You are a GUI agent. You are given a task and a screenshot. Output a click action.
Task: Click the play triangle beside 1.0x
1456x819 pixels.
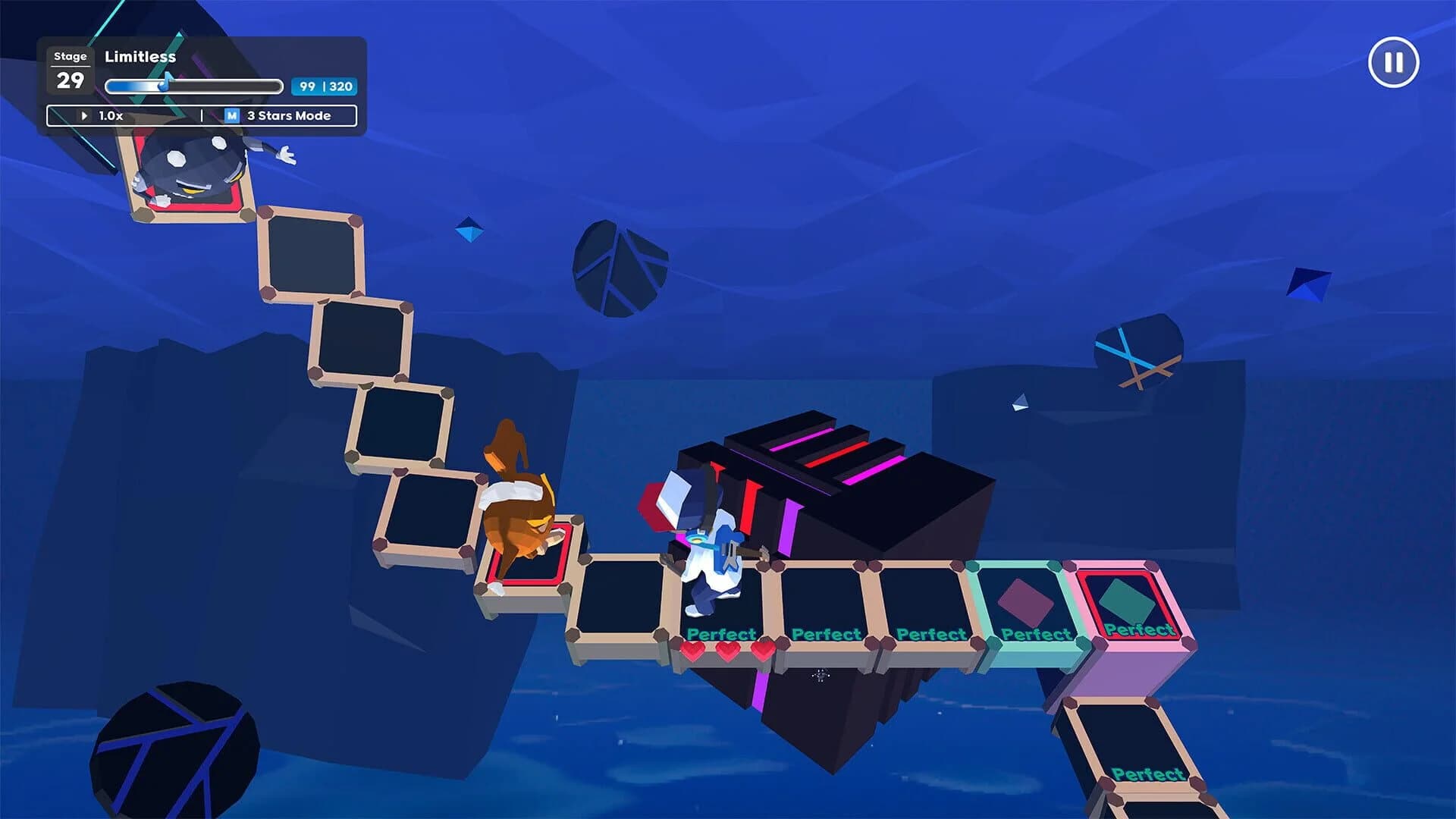click(x=83, y=115)
